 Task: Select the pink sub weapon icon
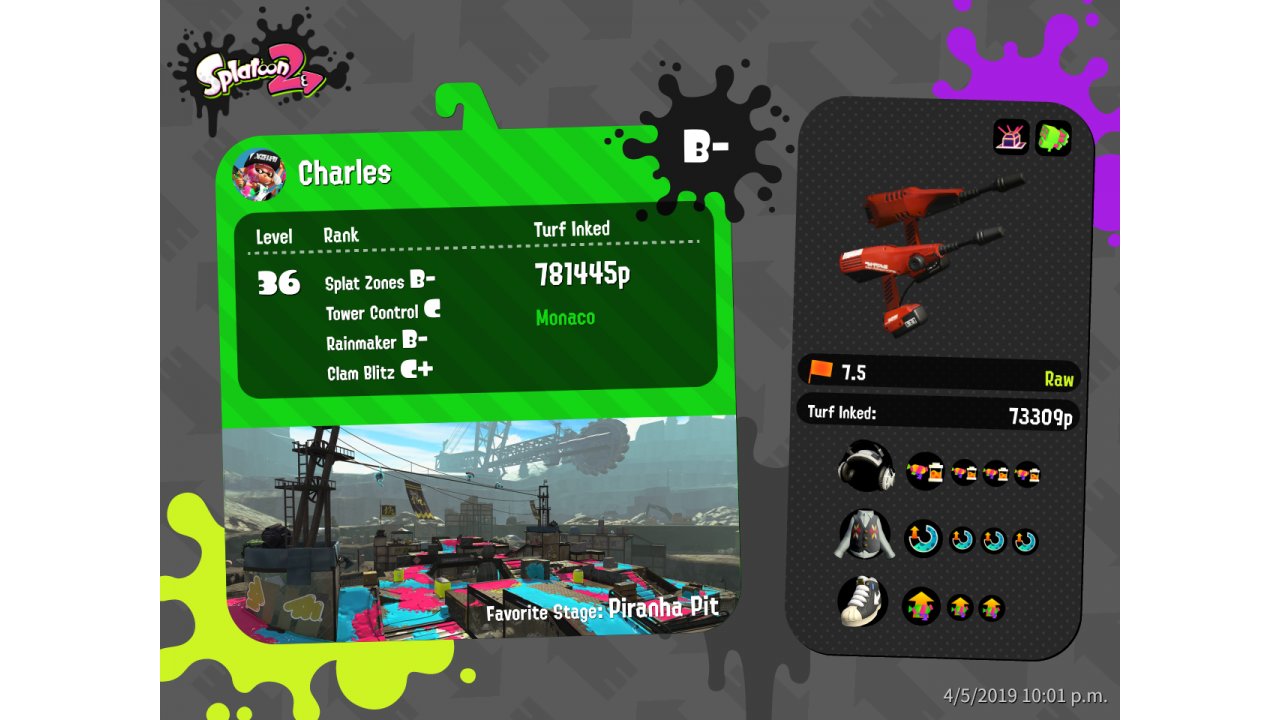1011,137
